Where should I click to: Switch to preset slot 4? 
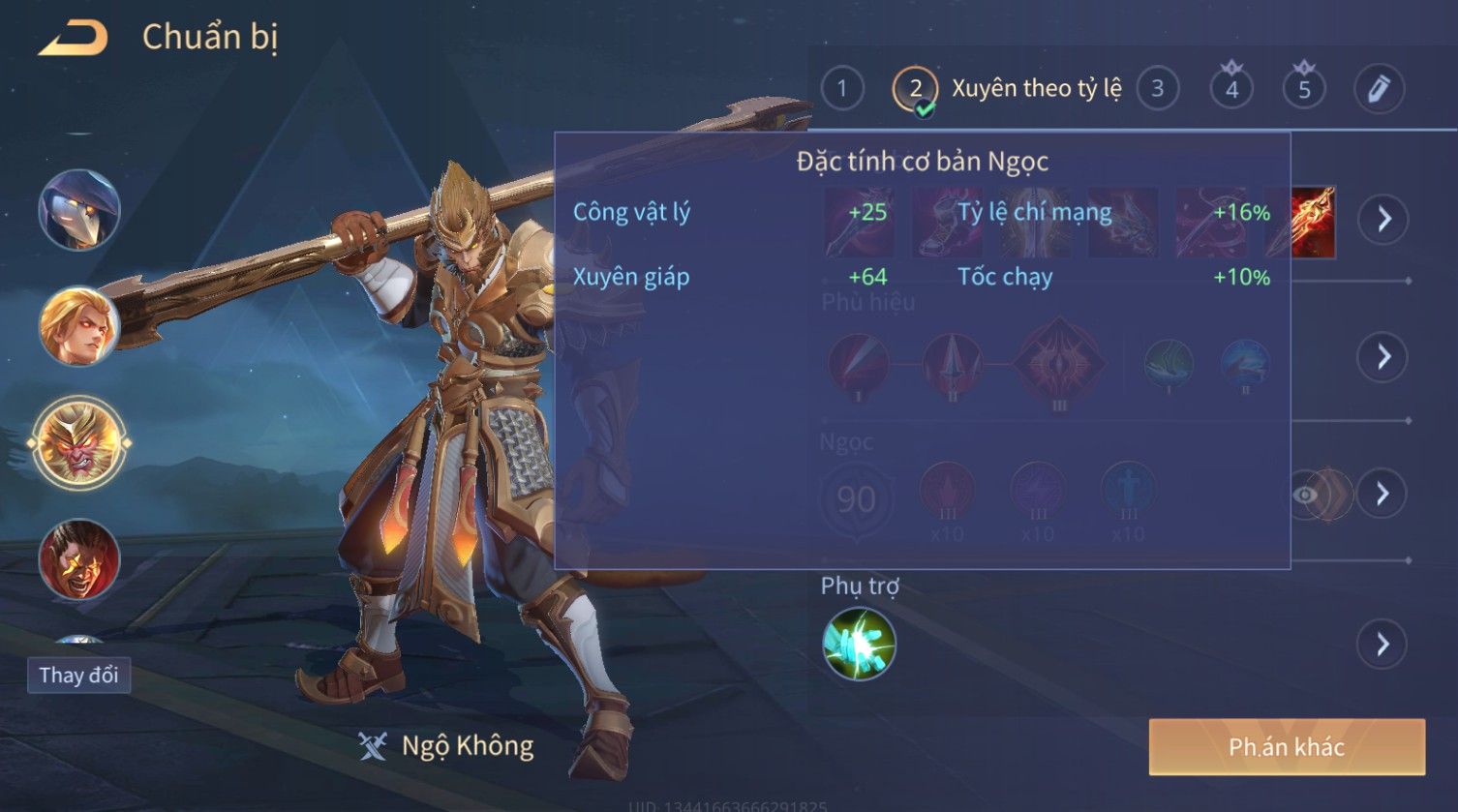click(x=1231, y=89)
